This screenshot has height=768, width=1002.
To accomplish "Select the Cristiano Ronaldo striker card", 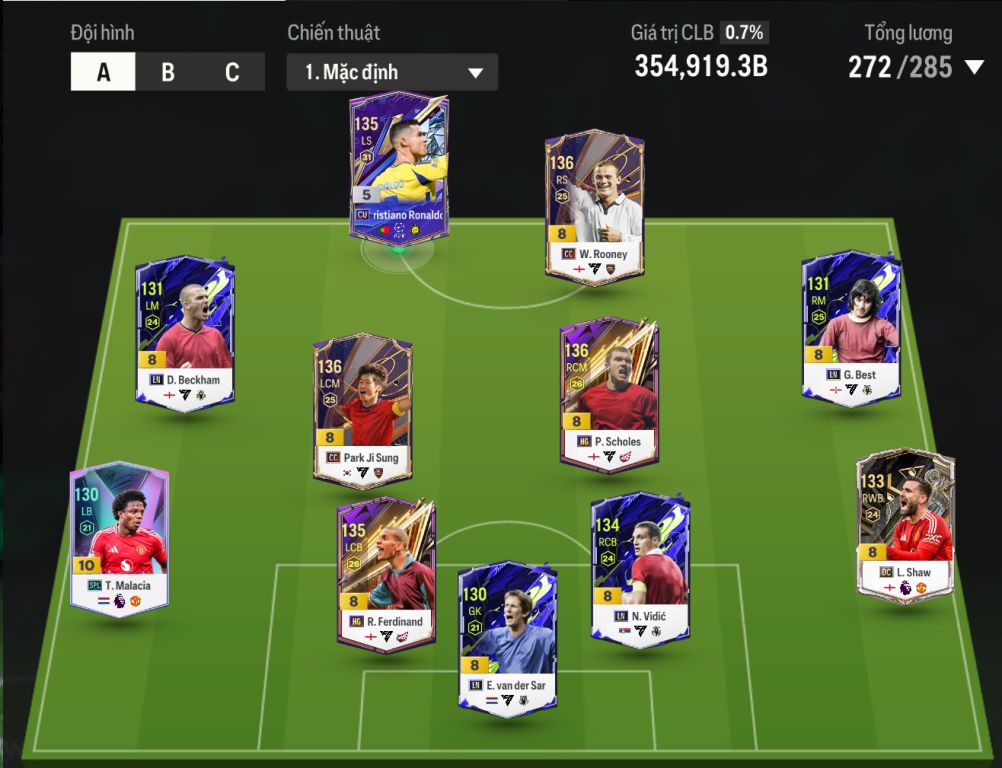I will coord(399,166).
